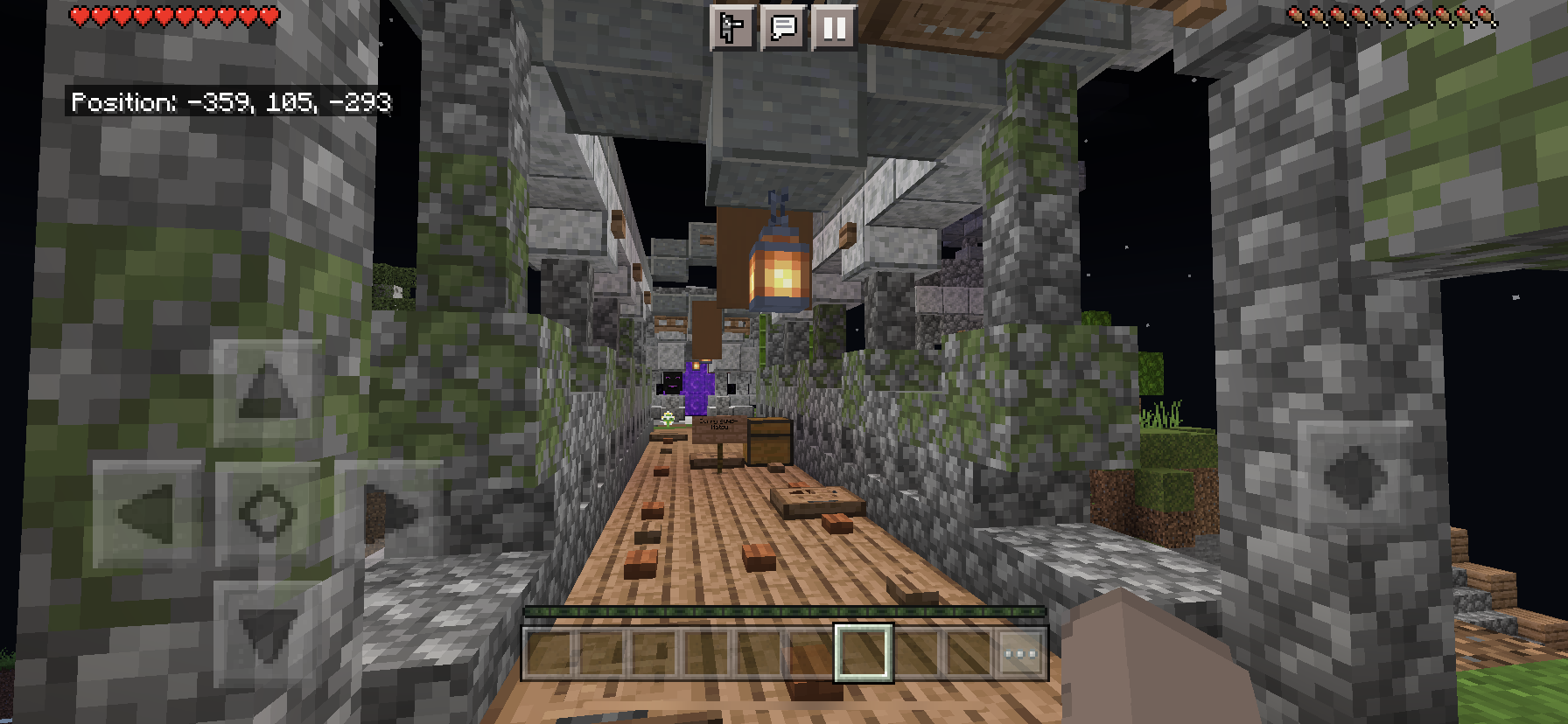Tap the strafe right arrow
The image size is (1568, 724).
pyautogui.click(x=389, y=512)
